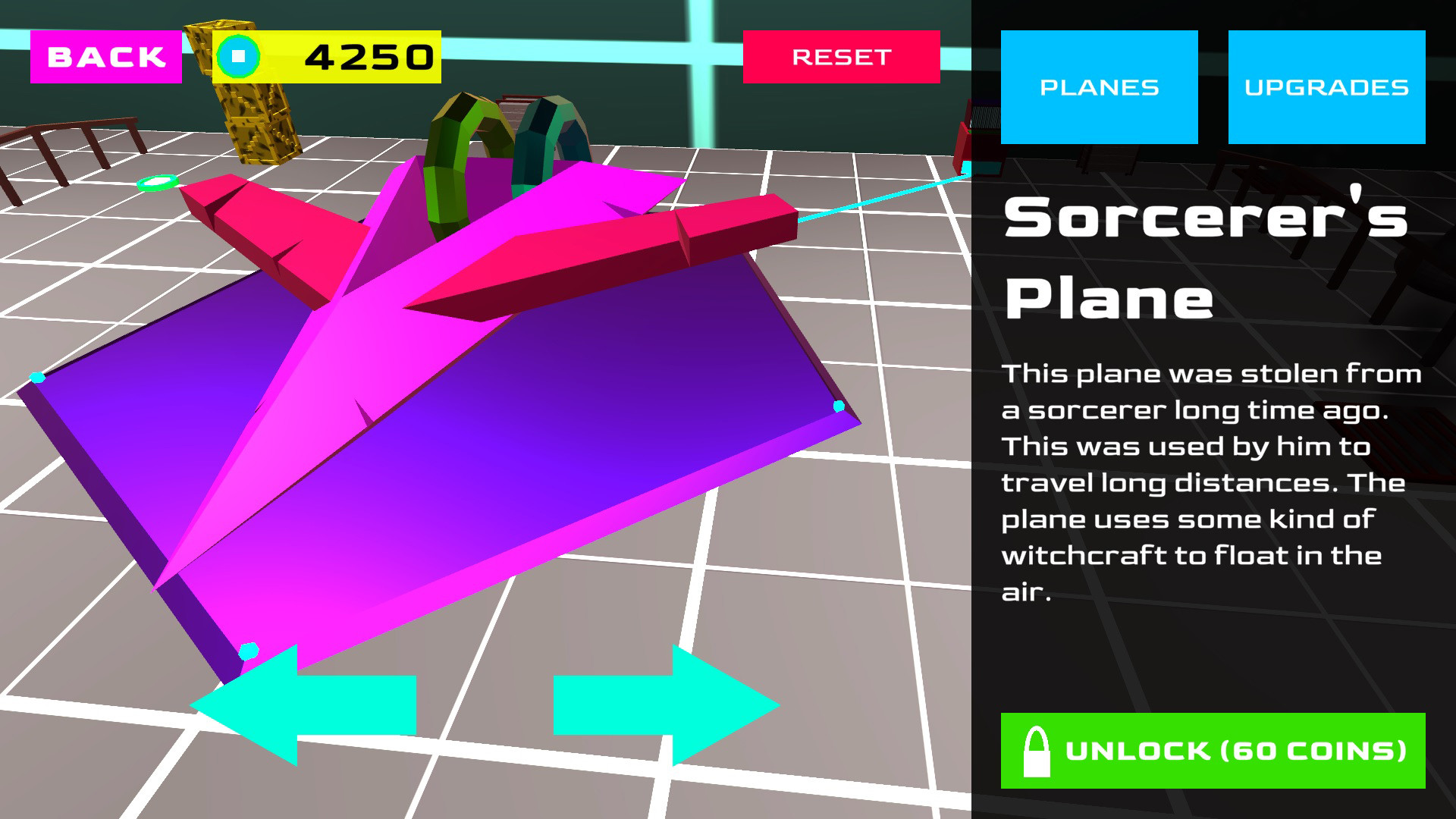Click the cyan dot marker on the purple platform corner
Image resolution: width=1456 pixels, height=819 pixels.
tap(838, 407)
